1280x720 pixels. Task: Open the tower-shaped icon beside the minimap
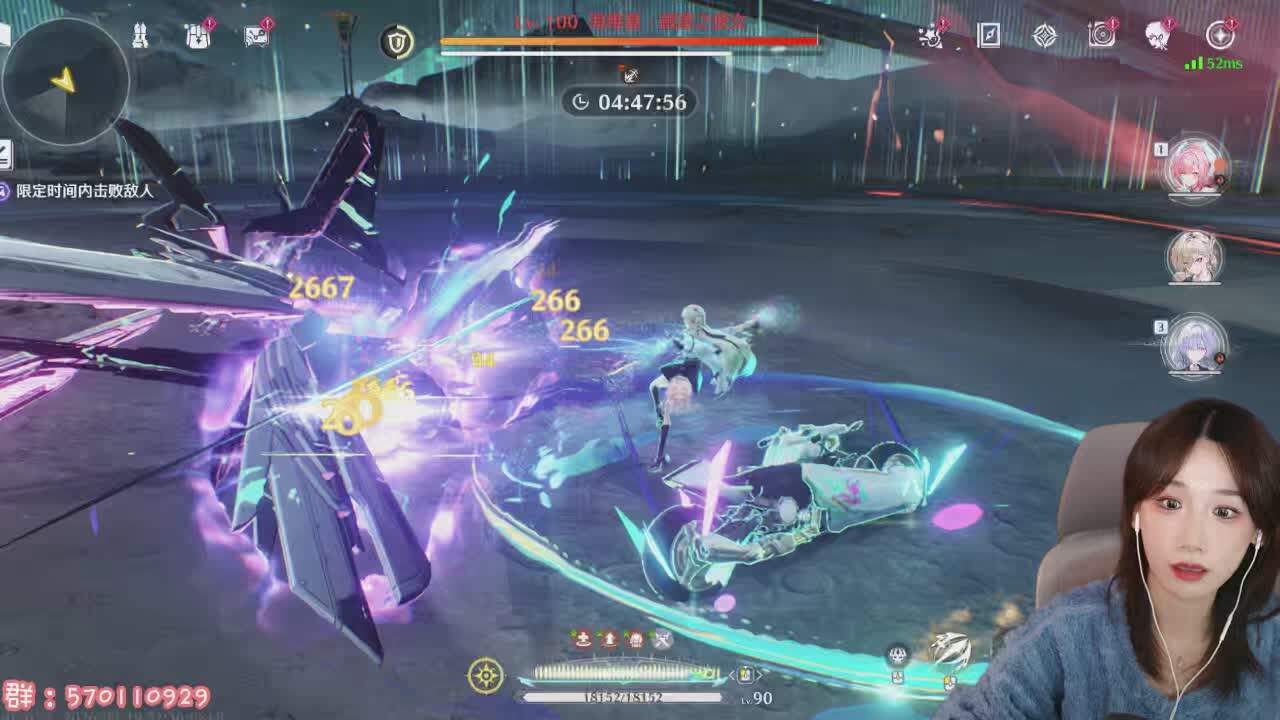(140, 35)
